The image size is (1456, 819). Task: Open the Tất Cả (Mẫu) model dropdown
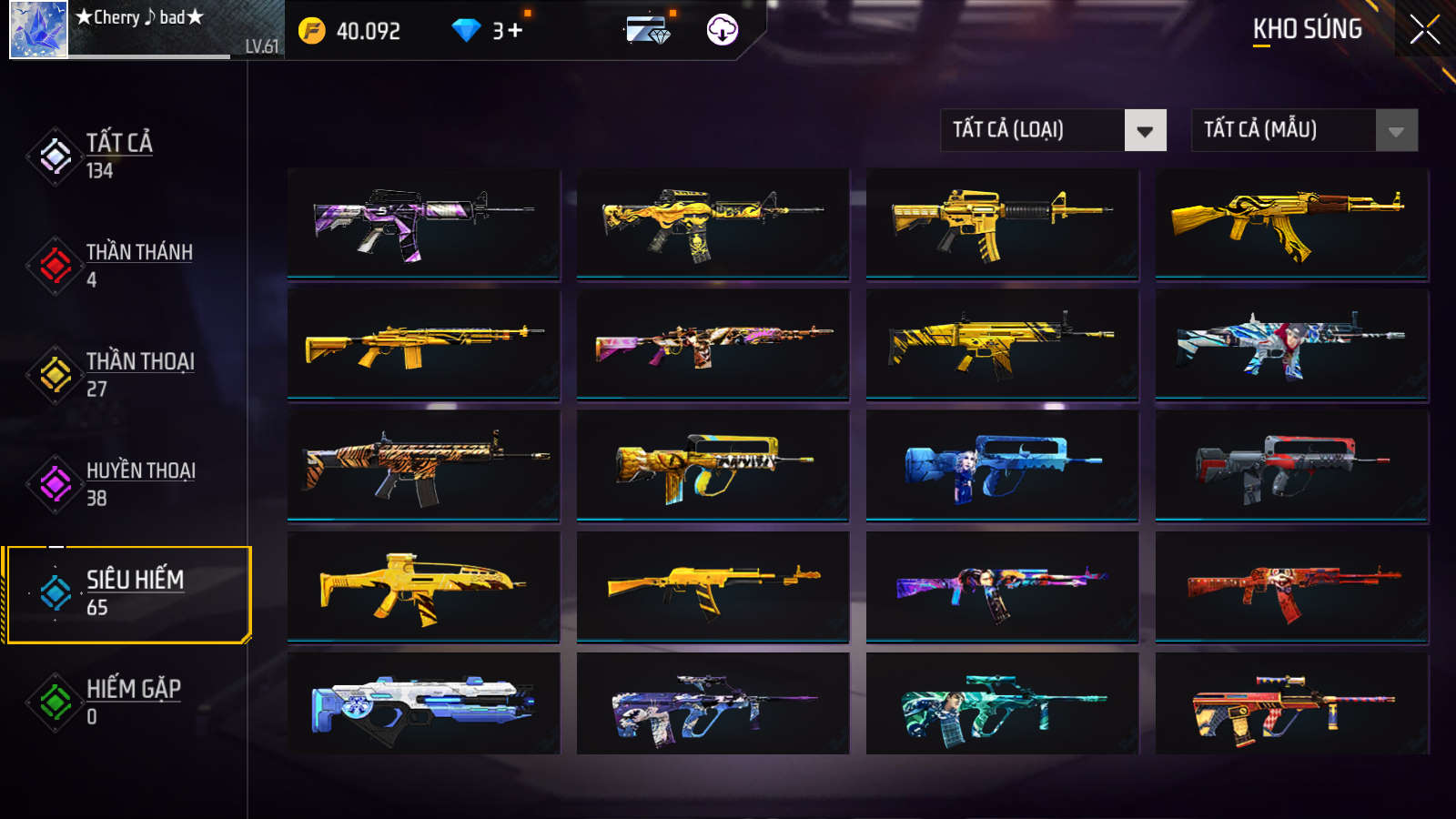(x=1304, y=130)
